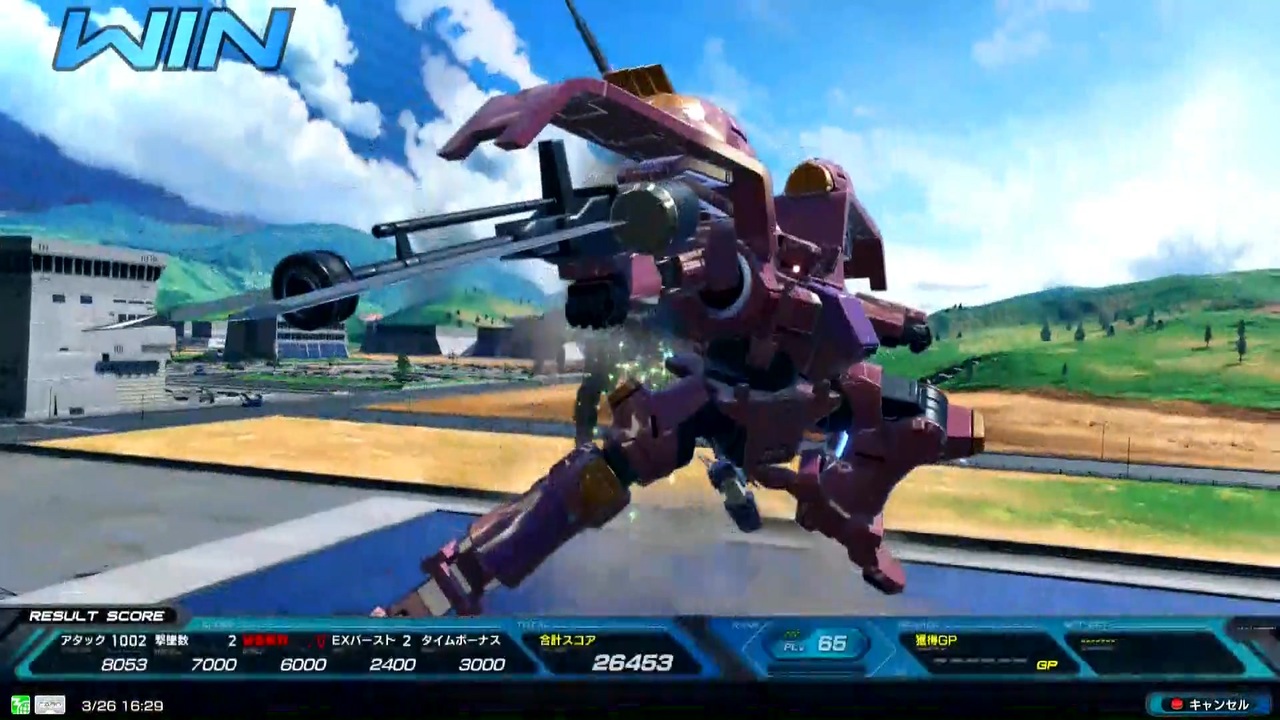Screen dimensions: 1280x720
Task: Click the アタック 1002 score label
Action: coord(100,640)
